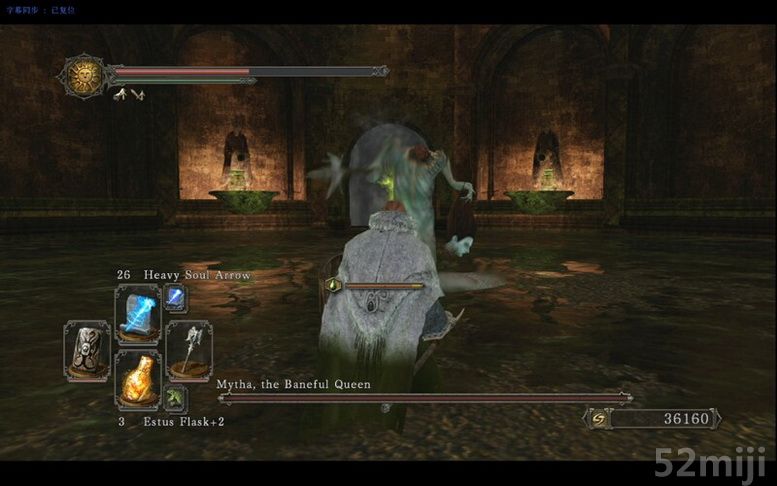Select the Estus Flask item slot
This screenshot has width=777, height=486.
[x=137, y=379]
